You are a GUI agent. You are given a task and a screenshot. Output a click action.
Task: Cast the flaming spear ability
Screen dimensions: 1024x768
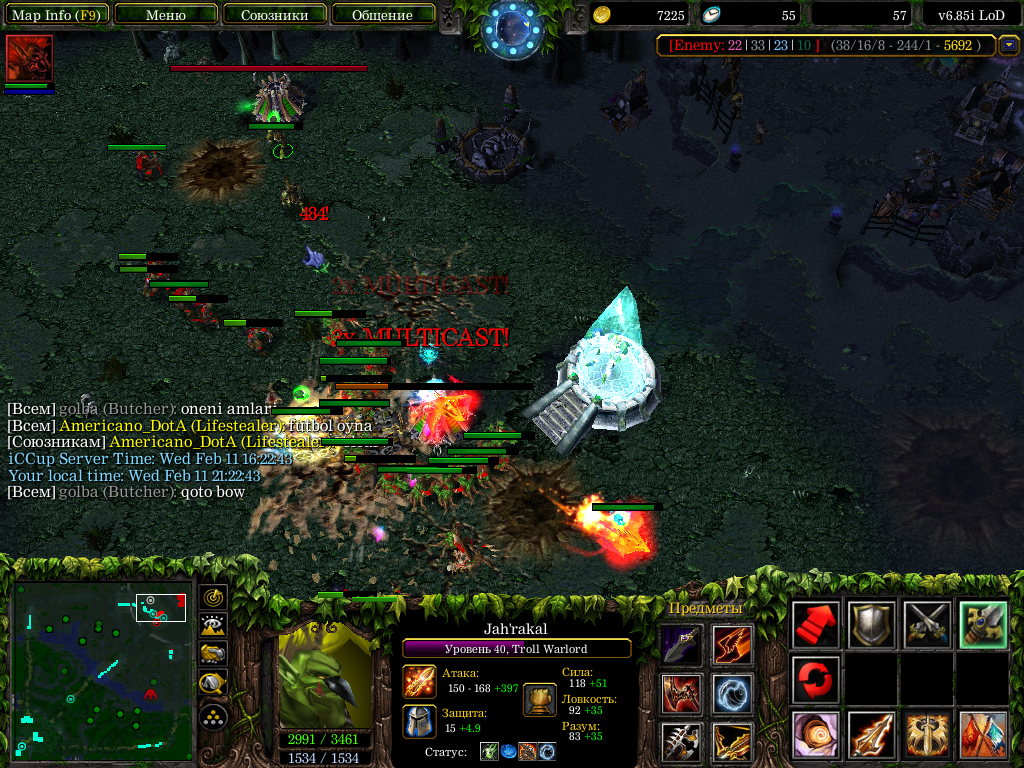(871, 735)
